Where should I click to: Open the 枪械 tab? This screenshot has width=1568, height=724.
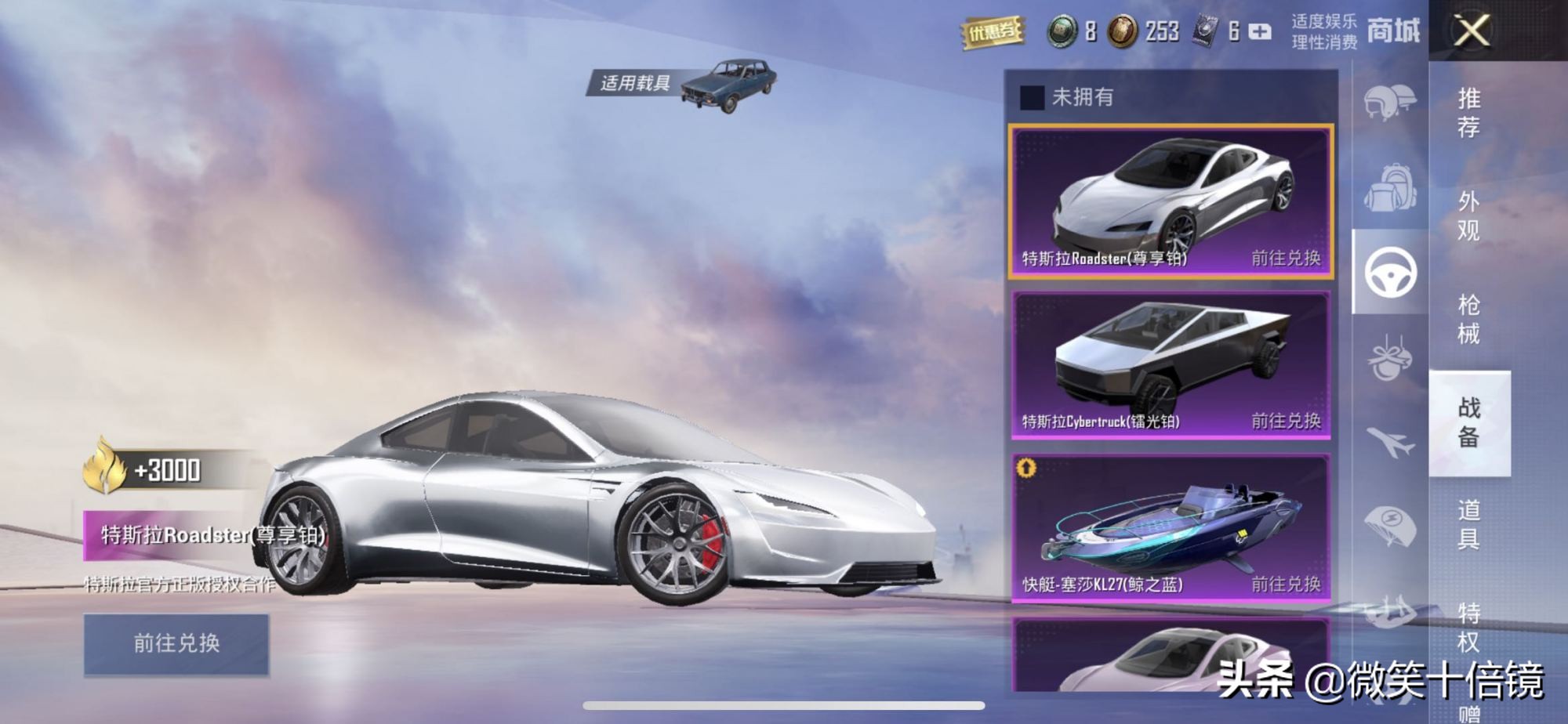click(x=1468, y=319)
